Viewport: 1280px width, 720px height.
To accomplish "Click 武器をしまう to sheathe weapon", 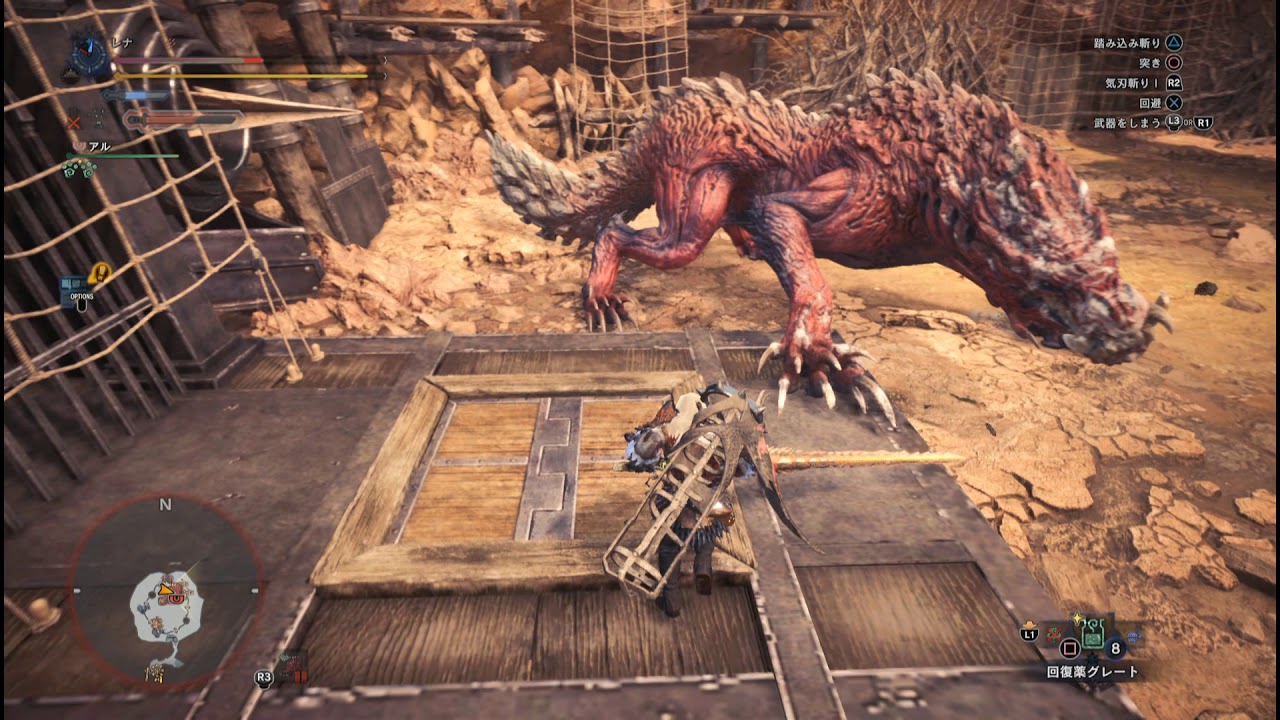I will (1127, 122).
